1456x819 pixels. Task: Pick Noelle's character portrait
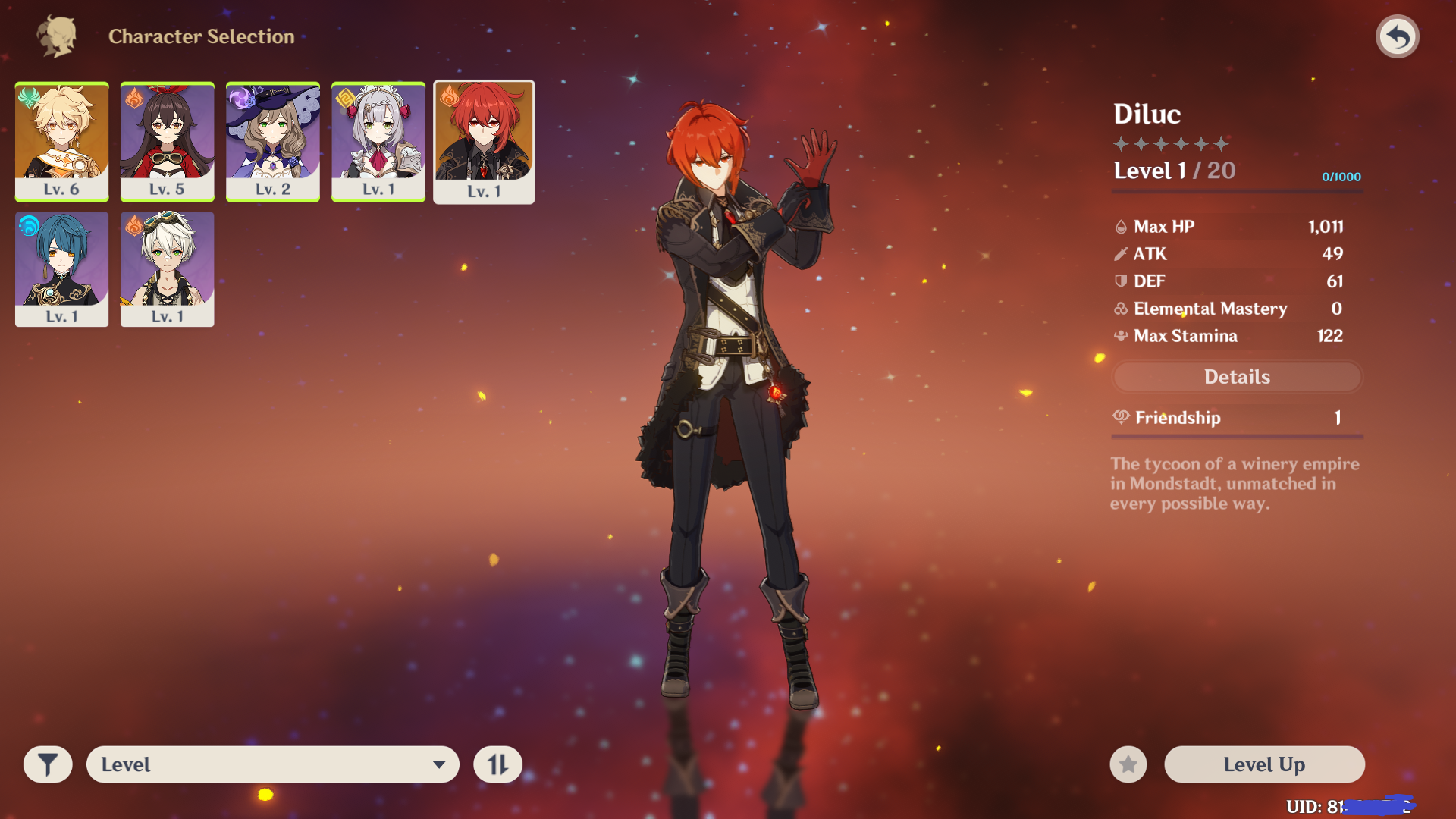tap(378, 141)
